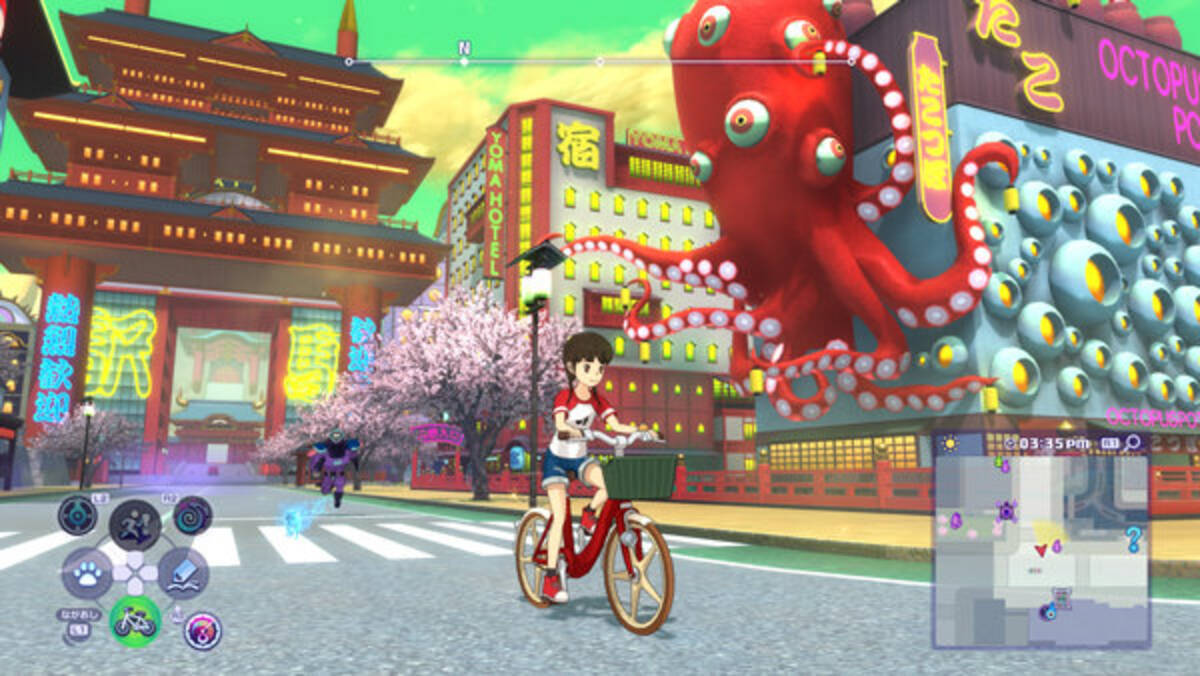
Task: Click the teal eye radar icon
Action: tap(77, 516)
